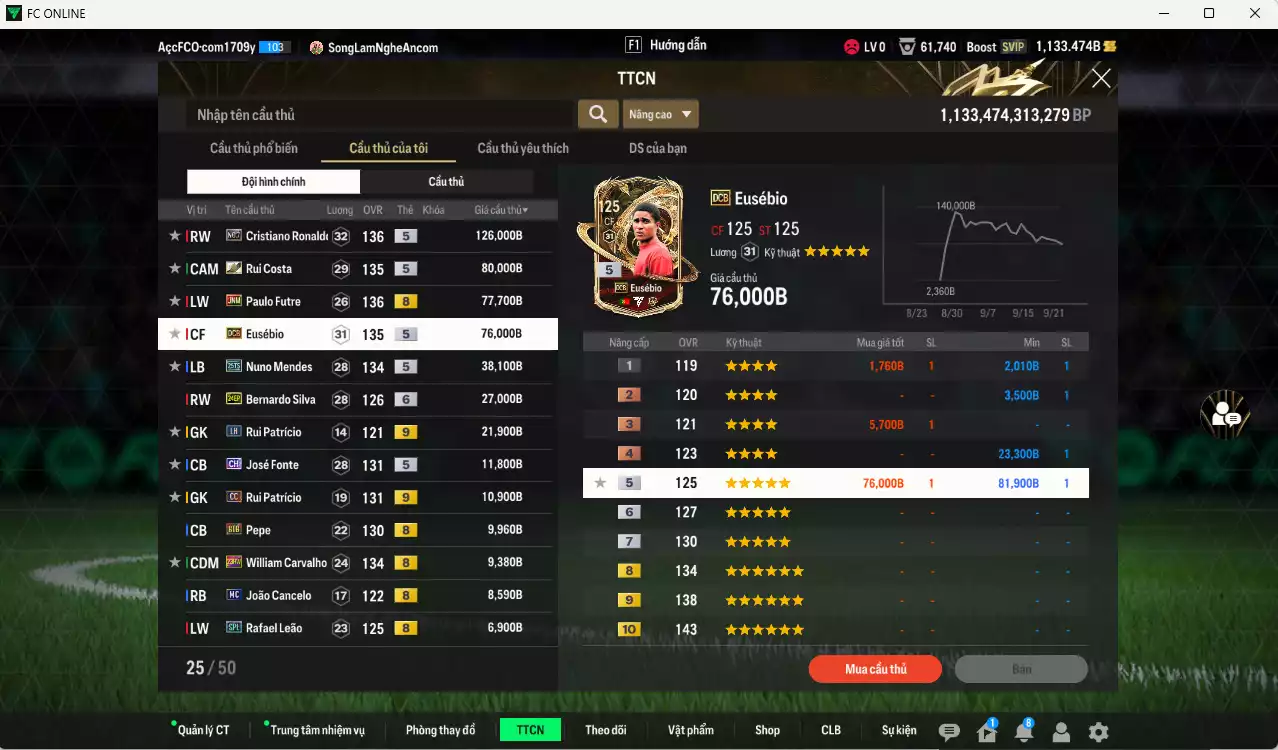Switch to Cầu thủ phổ biến tab
The height and width of the screenshot is (750, 1278).
(x=254, y=148)
